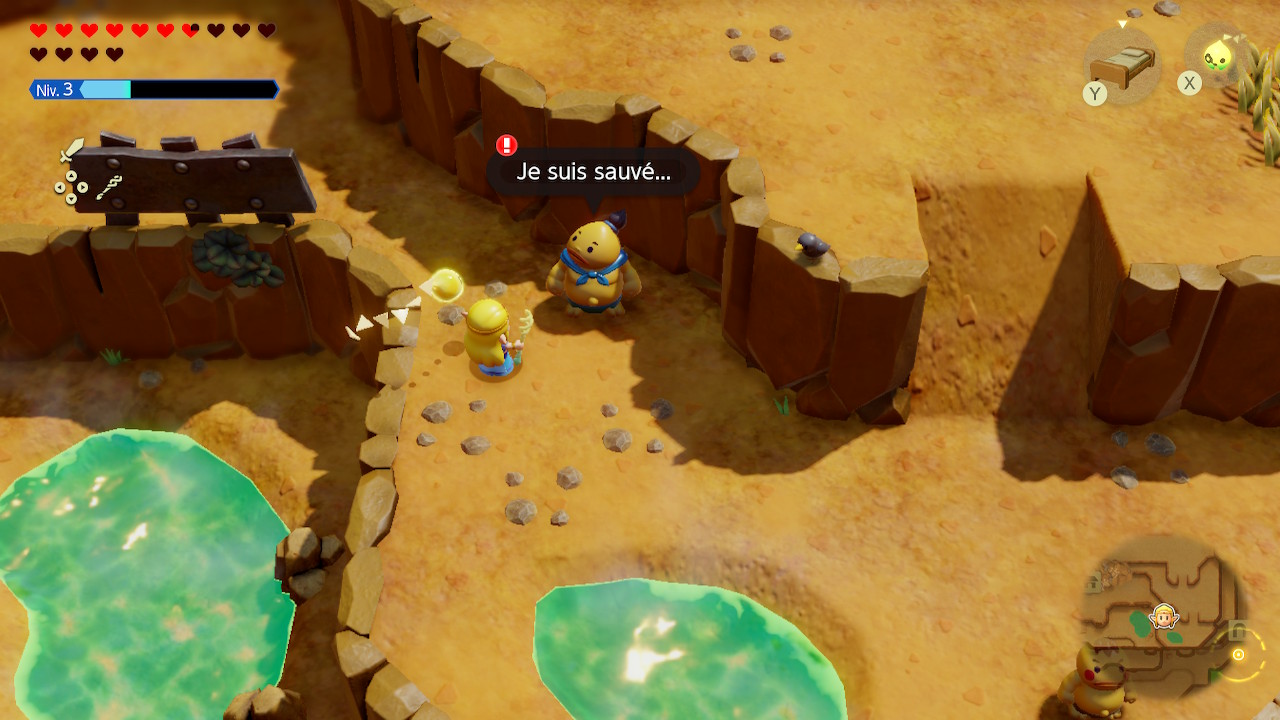This screenshot has width=1280, height=720.
Task: Select the yellow objective ring on the minimap
Action: pyautogui.click(x=1238, y=655)
